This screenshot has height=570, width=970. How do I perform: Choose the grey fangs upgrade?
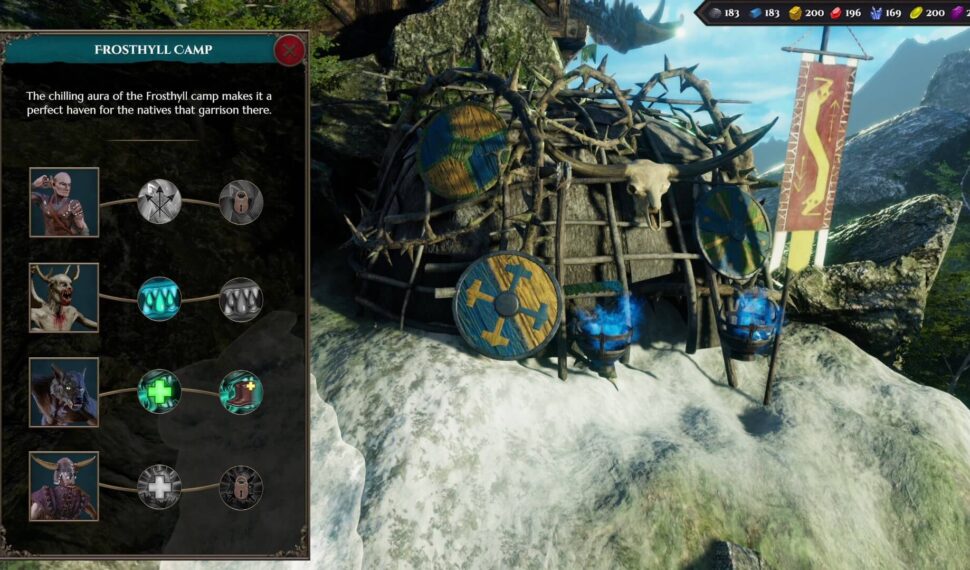pyautogui.click(x=240, y=298)
